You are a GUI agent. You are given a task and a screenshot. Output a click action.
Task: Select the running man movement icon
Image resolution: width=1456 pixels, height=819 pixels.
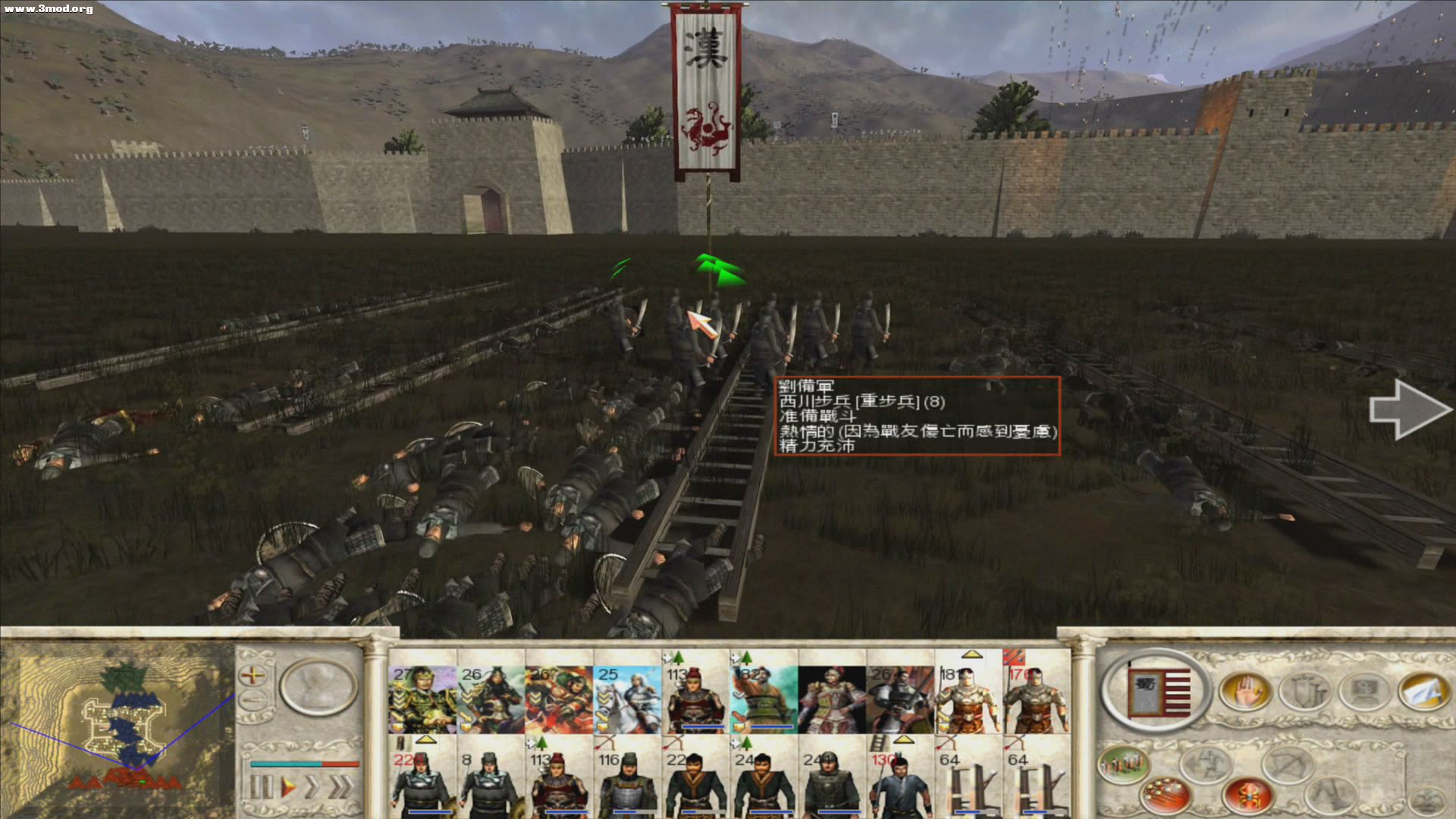click(x=1206, y=763)
